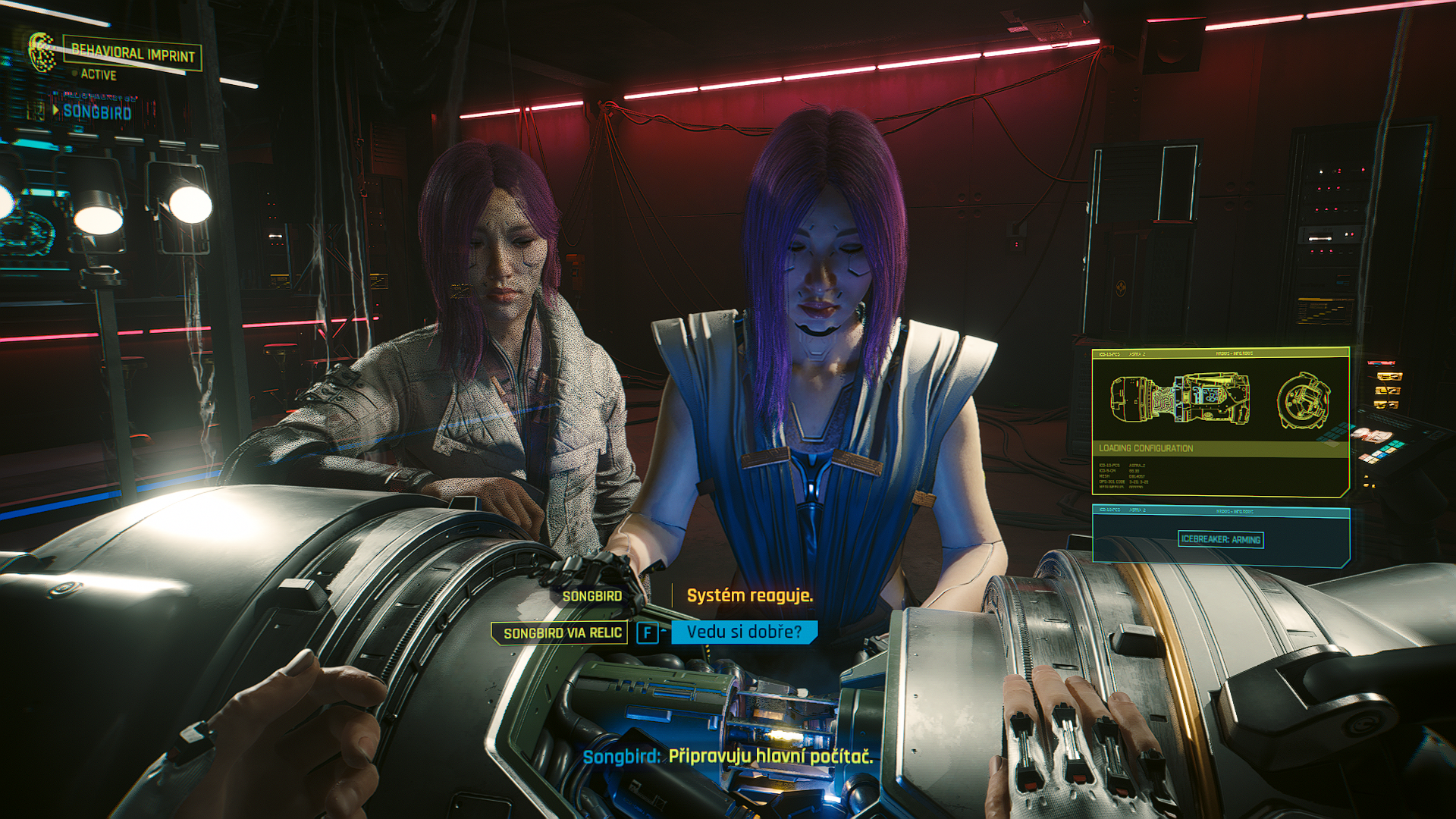Screen dimensions: 1456x819
Task: Click the Behavioral Imprint face icon
Action: pyautogui.click(x=42, y=52)
